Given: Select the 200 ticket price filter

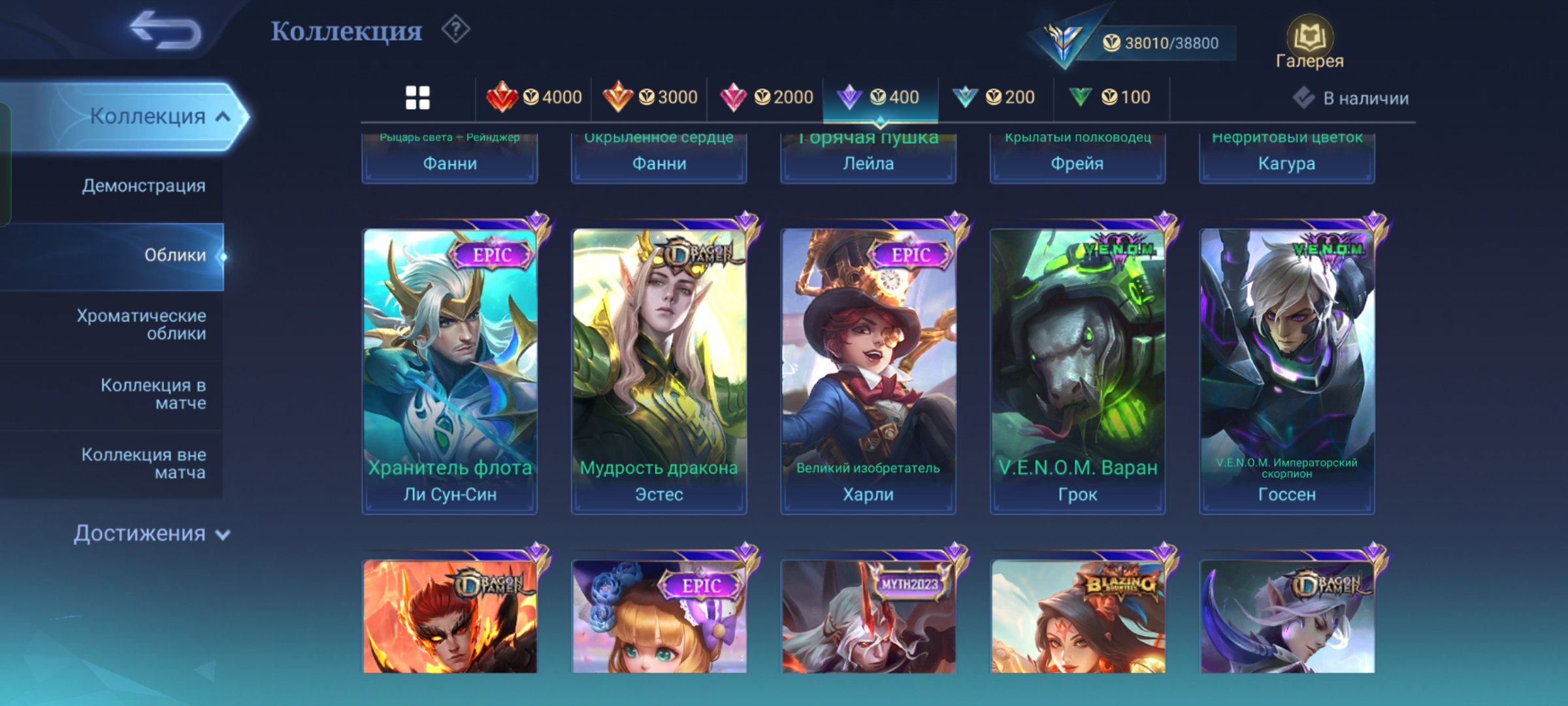Looking at the screenshot, I should coord(1000,96).
